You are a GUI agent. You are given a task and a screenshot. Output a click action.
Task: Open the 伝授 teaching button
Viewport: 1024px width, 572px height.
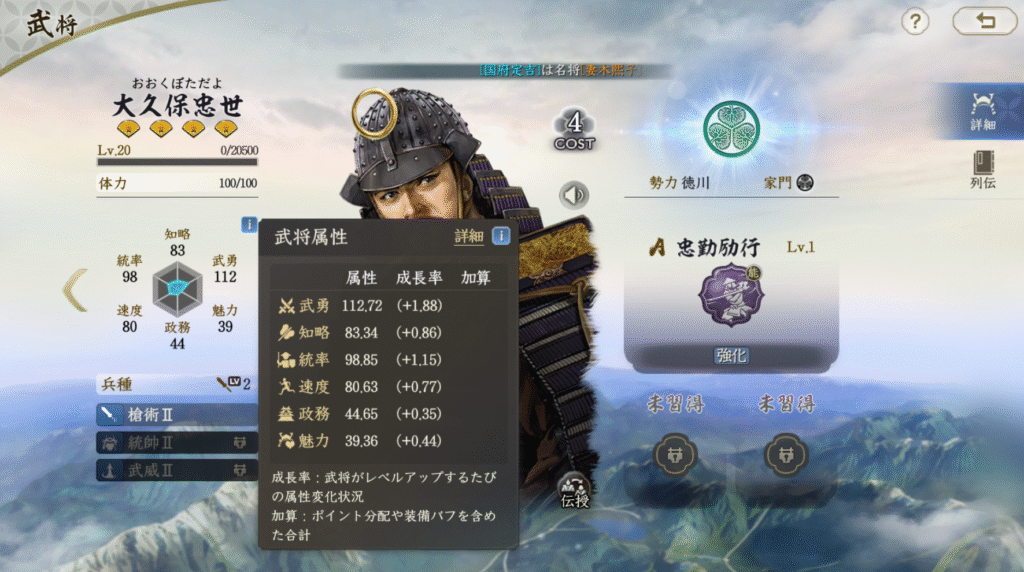575,490
